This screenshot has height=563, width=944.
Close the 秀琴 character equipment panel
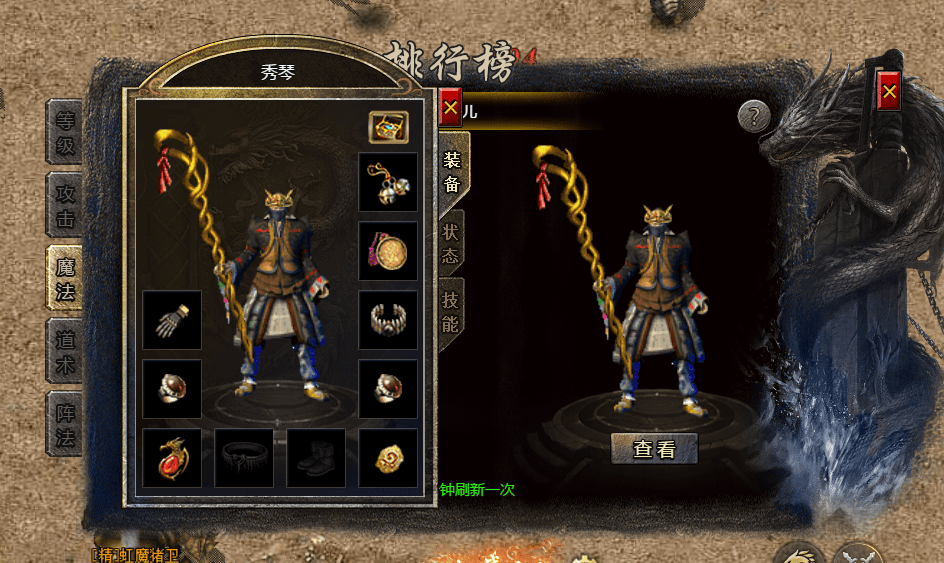(450, 107)
